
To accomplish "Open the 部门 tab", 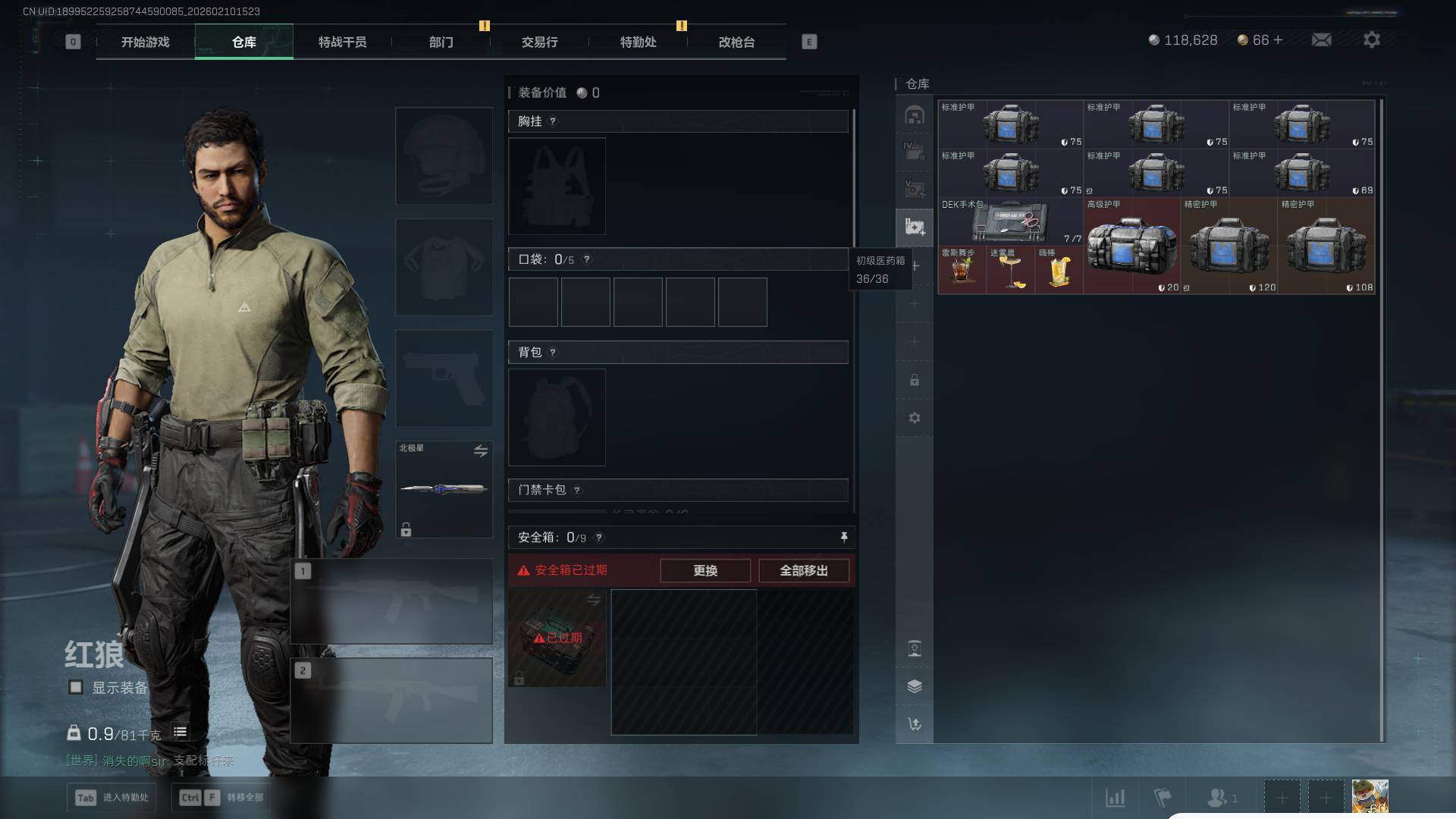I will click(x=441, y=42).
